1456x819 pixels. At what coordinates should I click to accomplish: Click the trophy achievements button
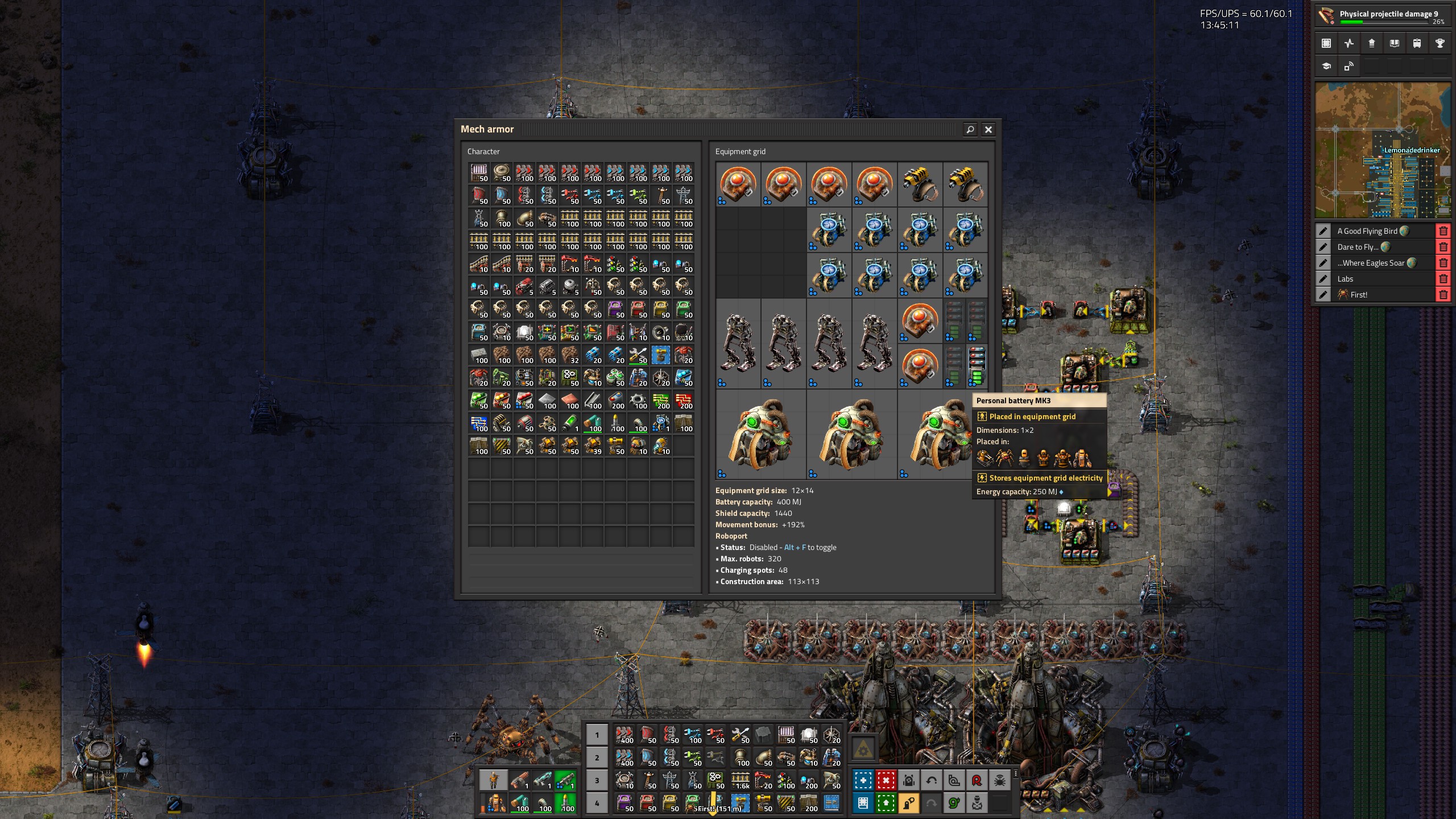[1440, 43]
